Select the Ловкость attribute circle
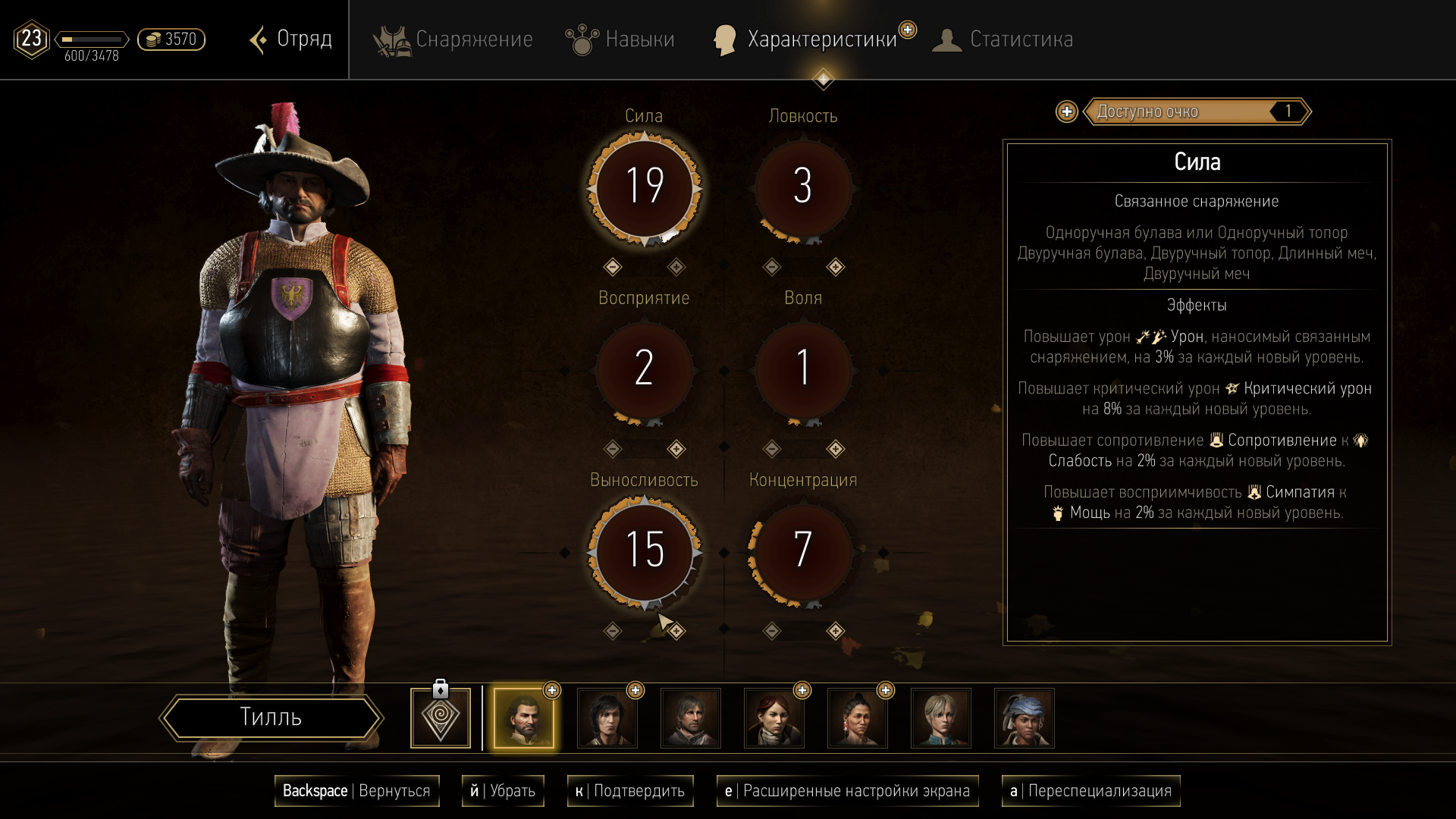 [x=803, y=187]
